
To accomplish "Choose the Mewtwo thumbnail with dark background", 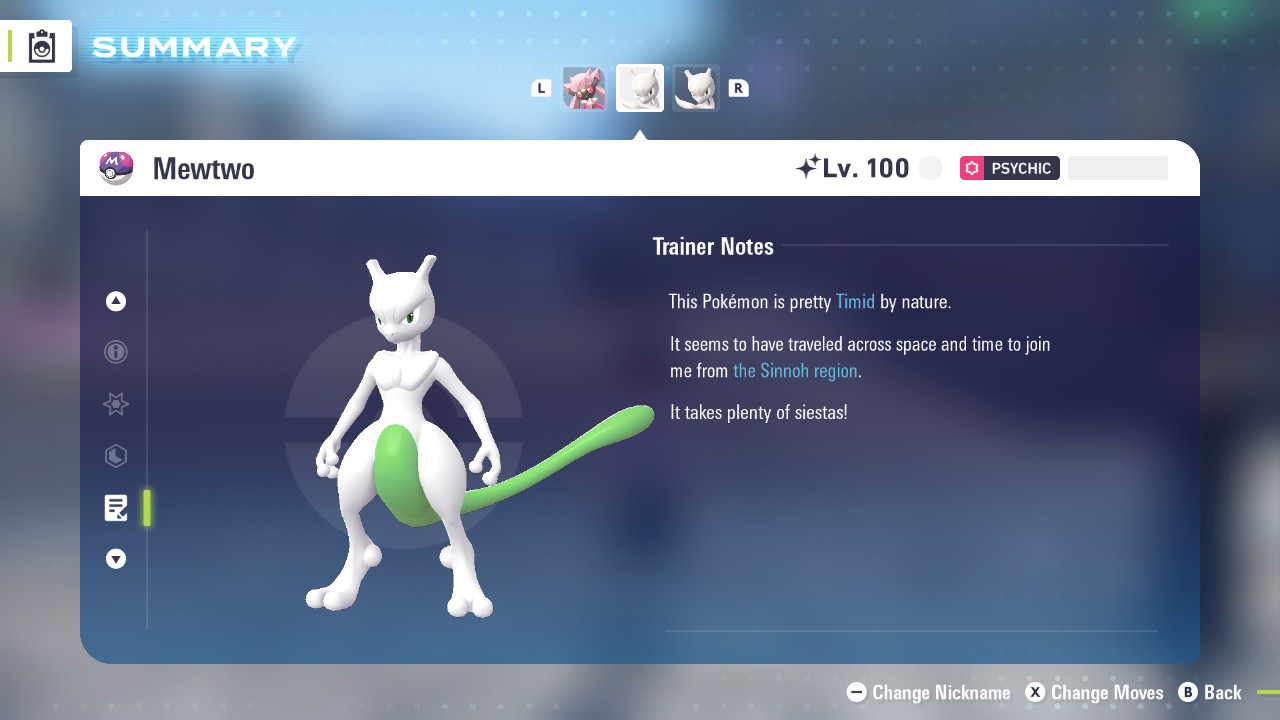I will pyautogui.click(x=696, y=88).
